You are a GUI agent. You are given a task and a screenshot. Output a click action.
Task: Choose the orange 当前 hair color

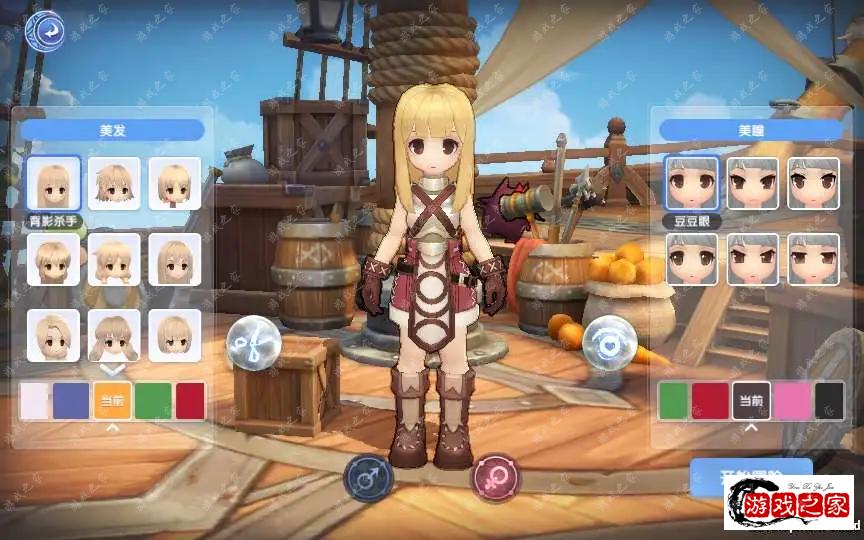pos(113,400)
